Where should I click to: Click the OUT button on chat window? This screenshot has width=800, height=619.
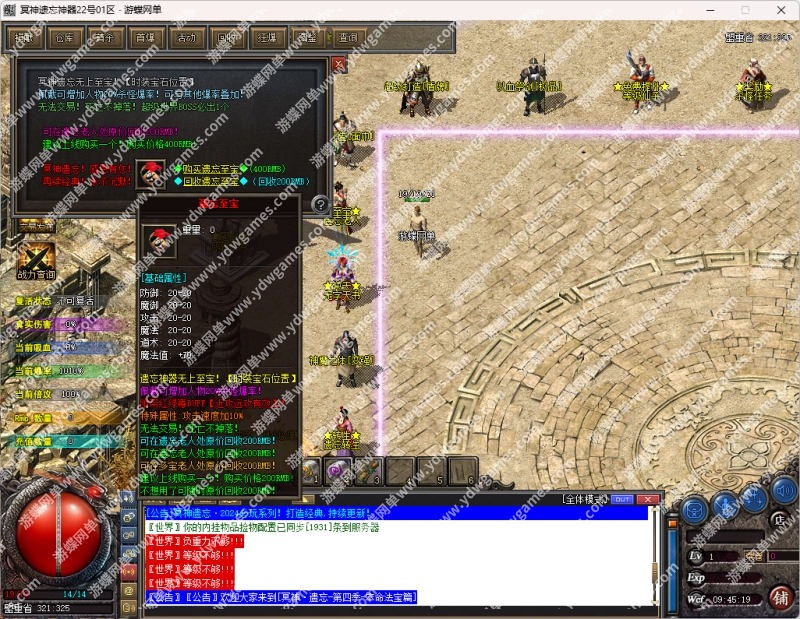pyautogui.click(x=622, y=498)
